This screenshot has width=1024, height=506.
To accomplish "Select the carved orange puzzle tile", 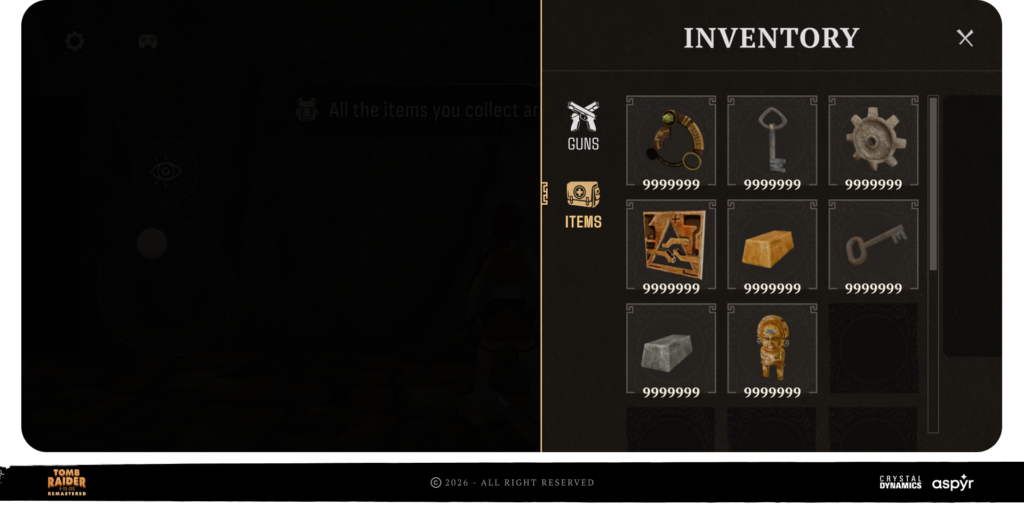I will [x=671, y=246].
